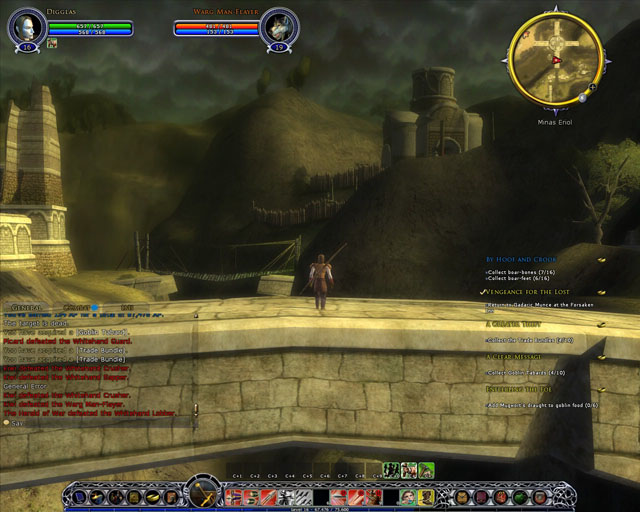Select the Warg Man-Flayer target portrait
Viewport: 640px width, 512px height.
[x=279, y=26]
